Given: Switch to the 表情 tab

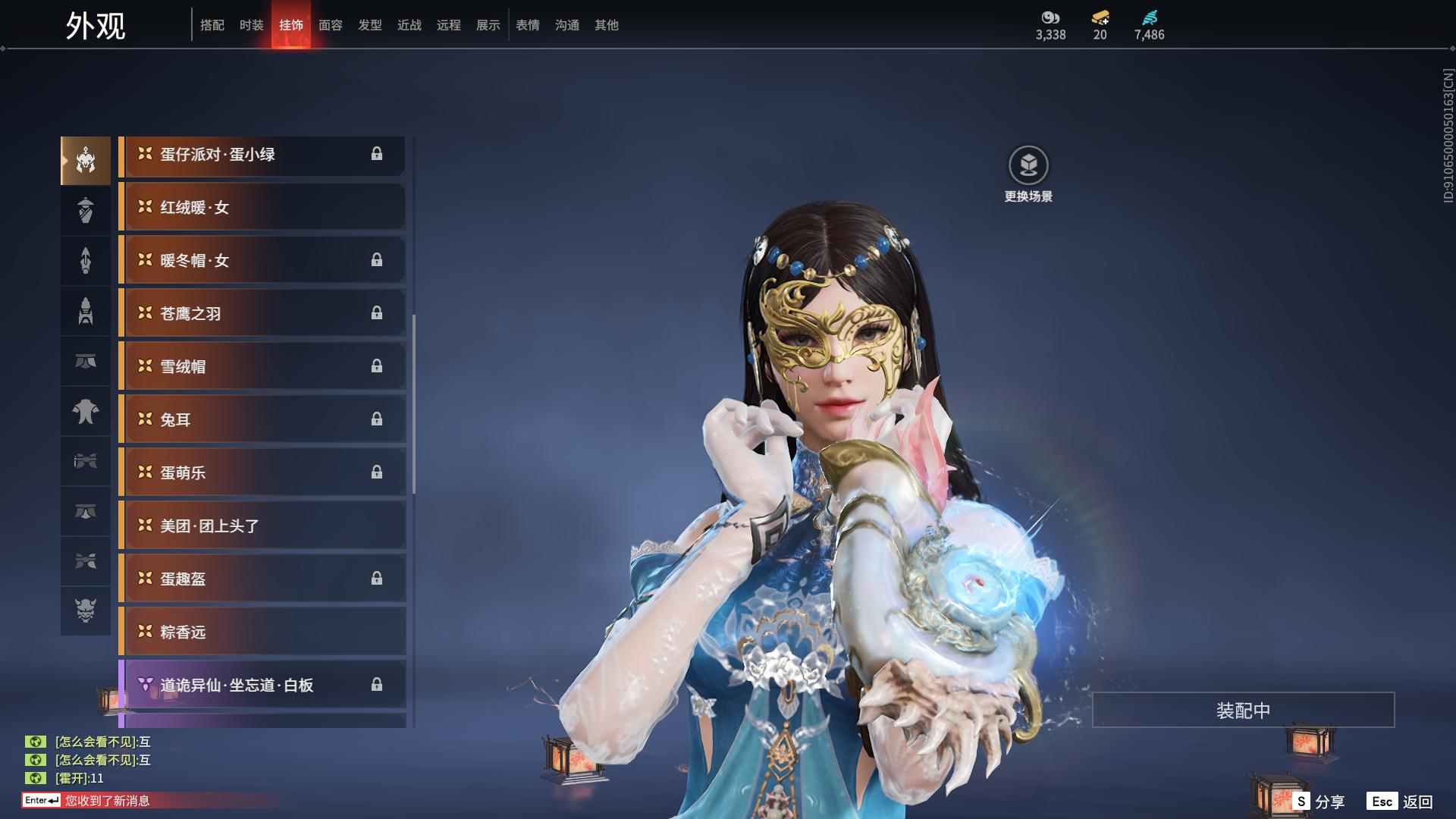Looking at the screenshot, I should click(527, 25).
